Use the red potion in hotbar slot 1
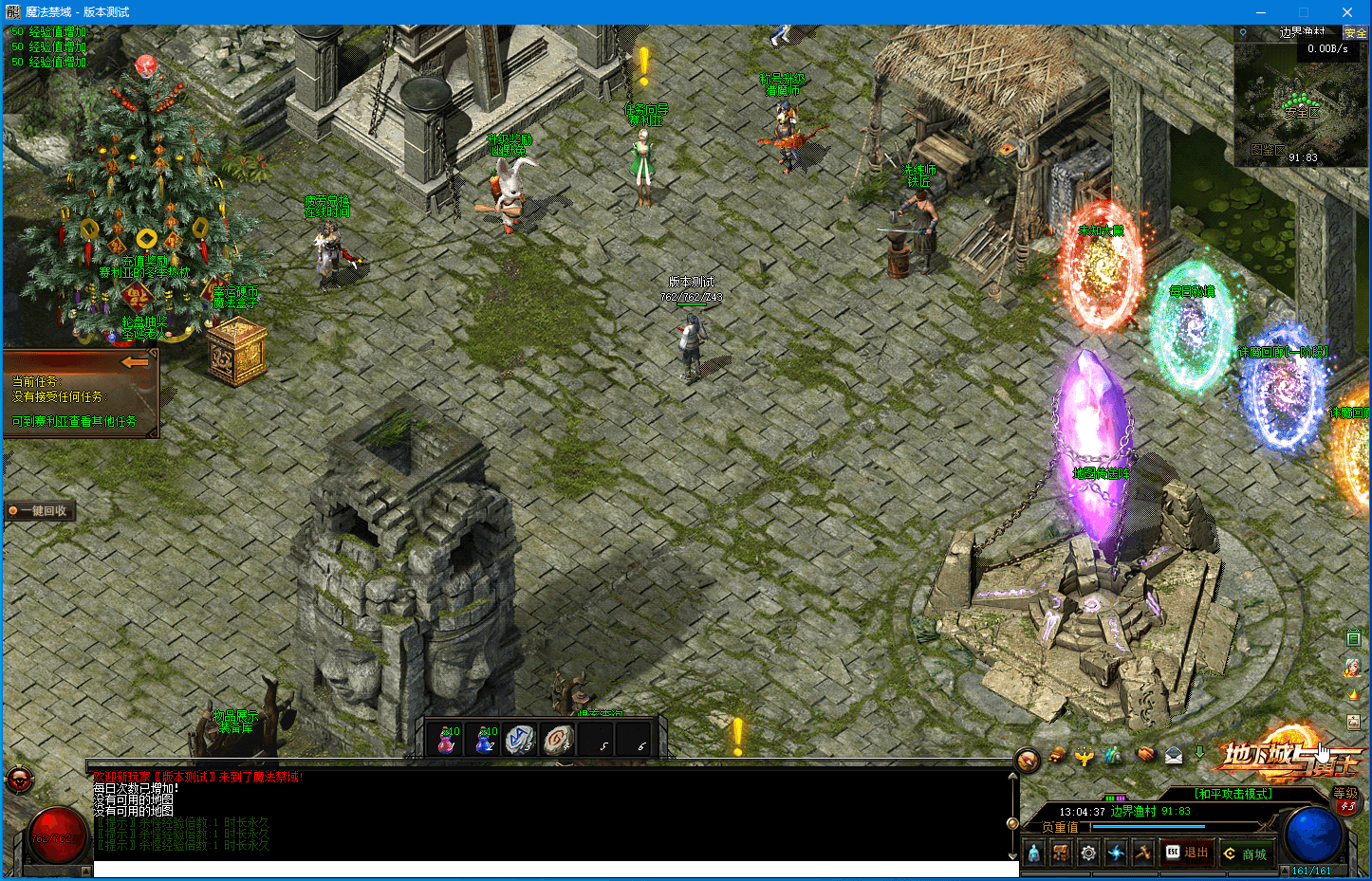The image size is (1372, 881). (x=446, y=739)
